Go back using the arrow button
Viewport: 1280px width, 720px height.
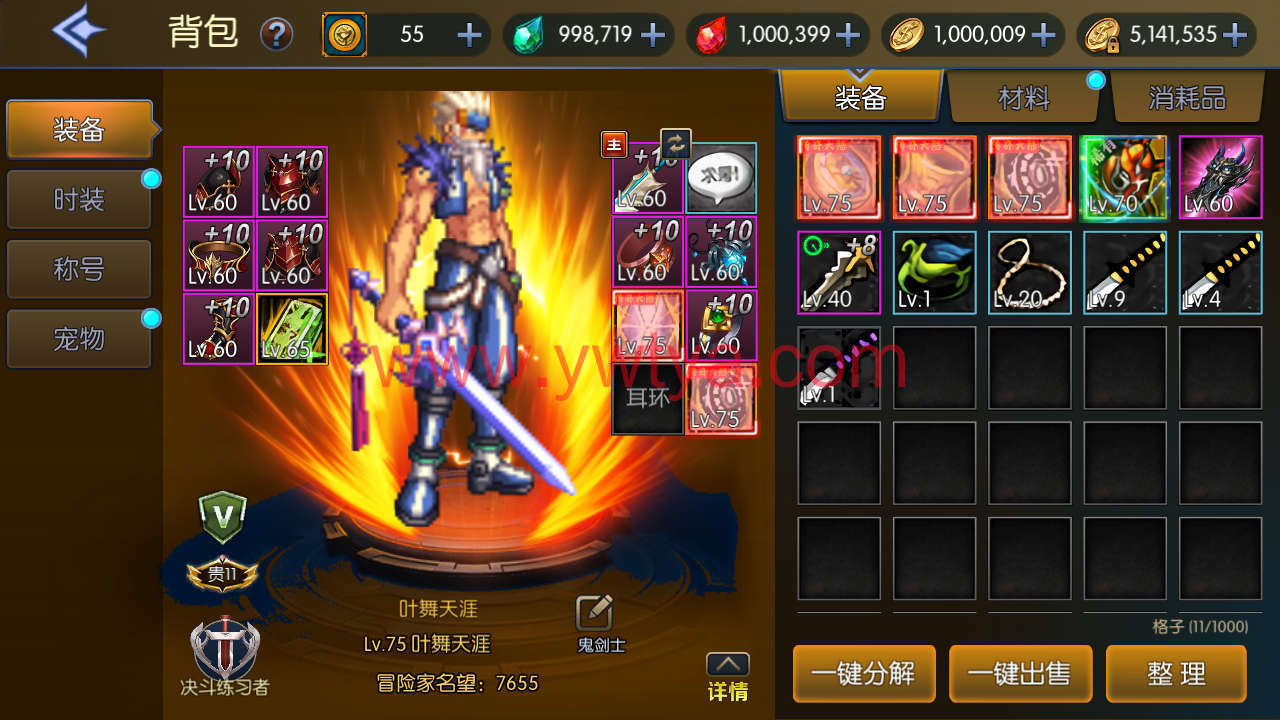(x=80, y=32)
